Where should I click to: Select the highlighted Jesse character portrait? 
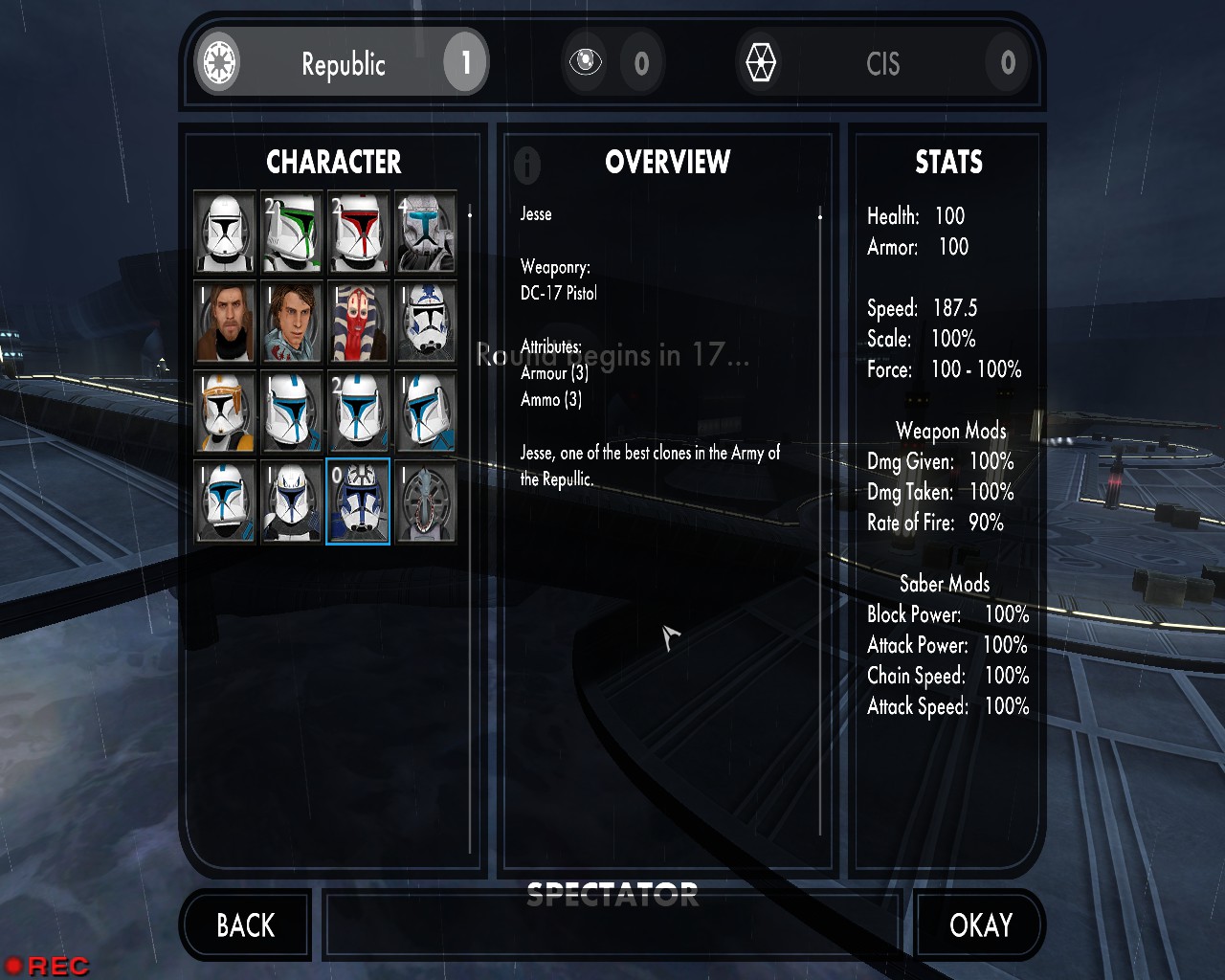(359, 502)
